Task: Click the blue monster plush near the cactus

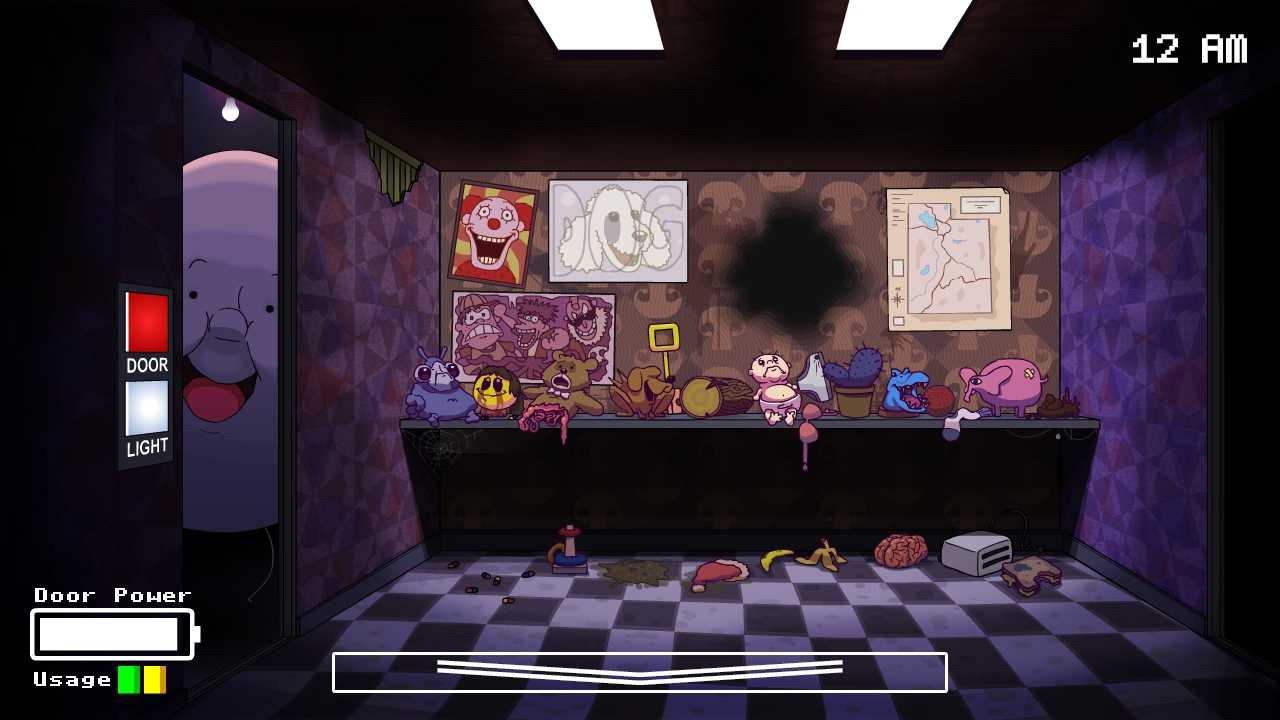Action: [905, 392]
